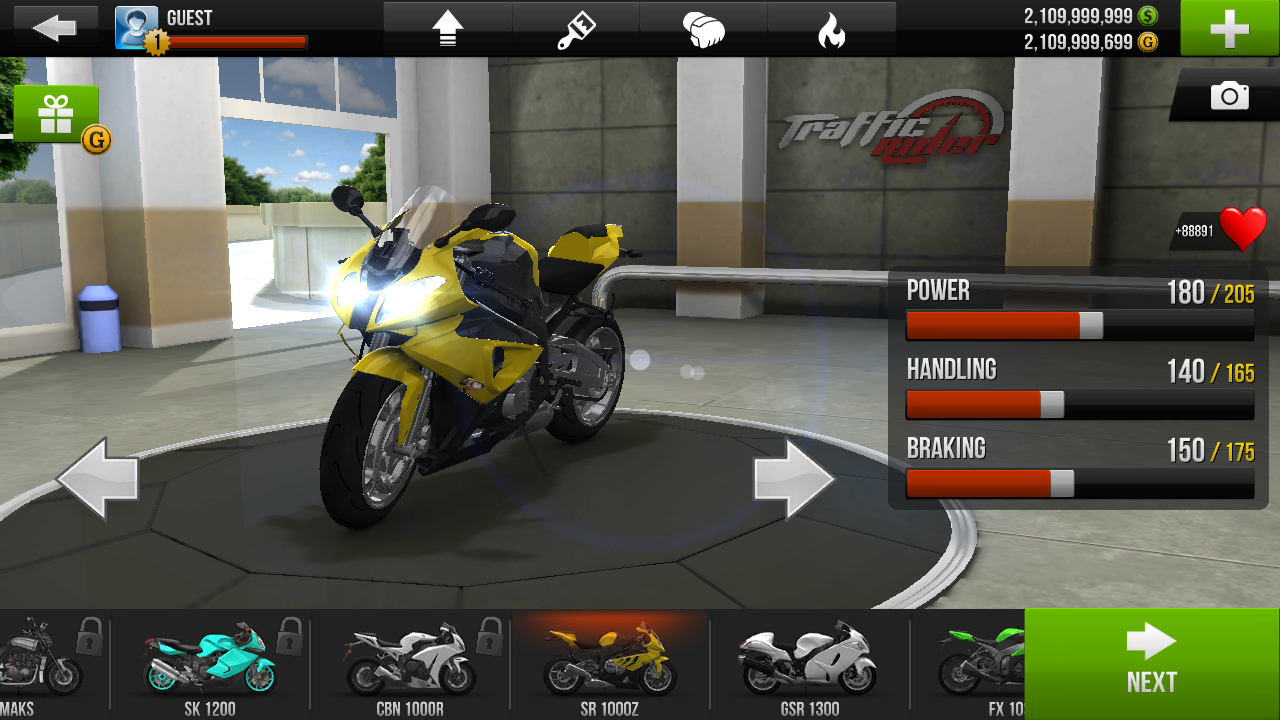The height and width of the screenshot is (720, 1280).
Task: Open the boxing glove tab
Action: pyautogui.click(x=704, y=30)
